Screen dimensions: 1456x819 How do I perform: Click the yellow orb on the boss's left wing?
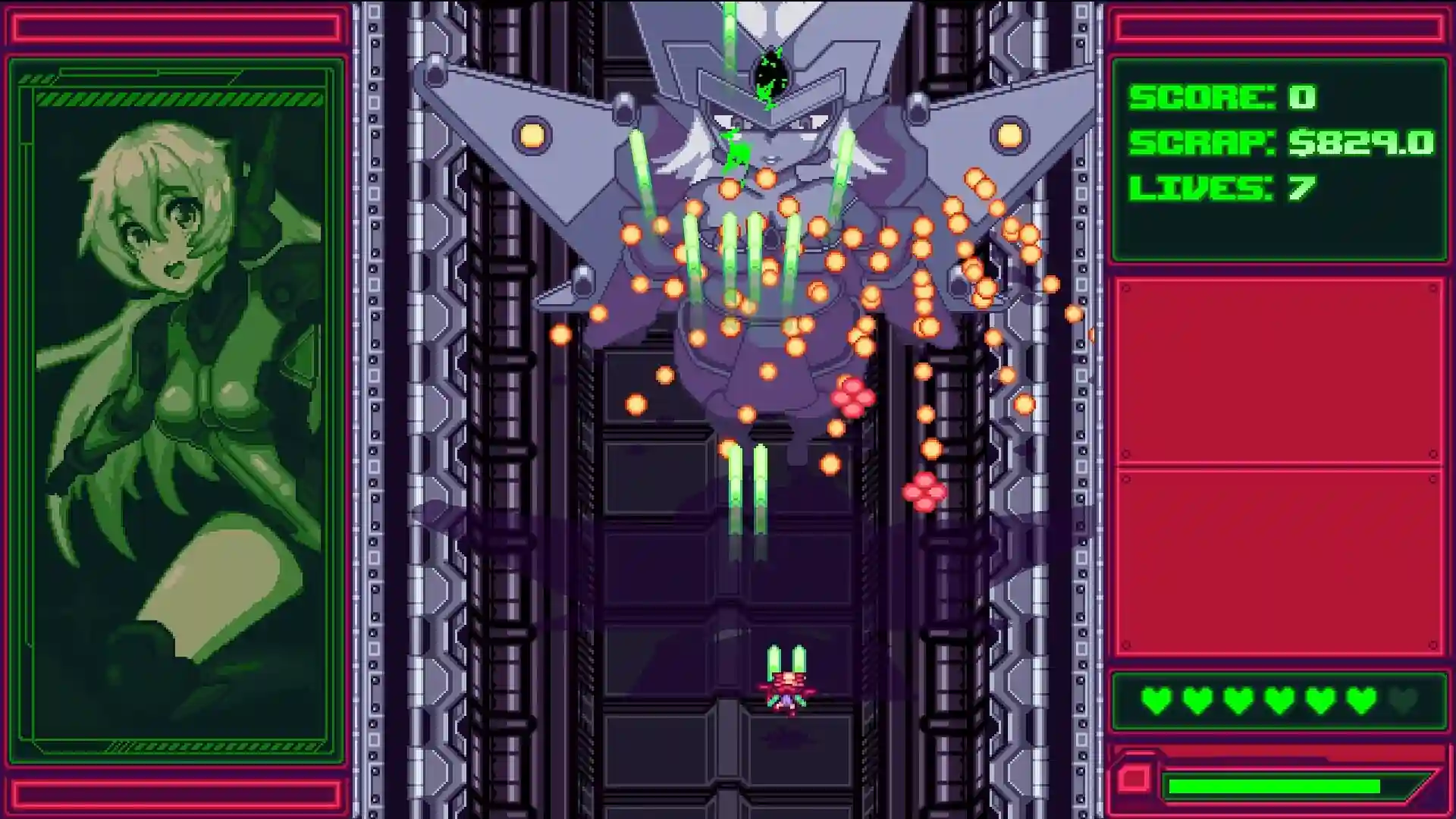coord(531,135)
